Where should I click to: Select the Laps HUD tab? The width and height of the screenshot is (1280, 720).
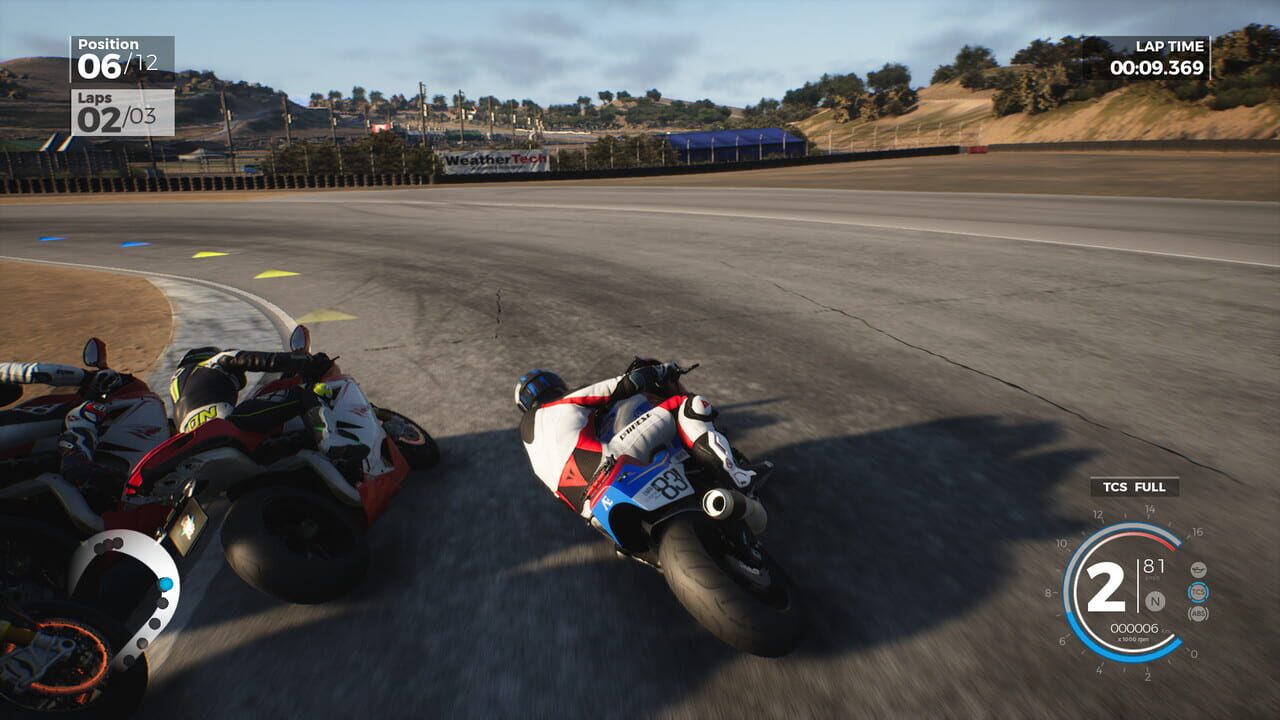(x=95, y=100)
